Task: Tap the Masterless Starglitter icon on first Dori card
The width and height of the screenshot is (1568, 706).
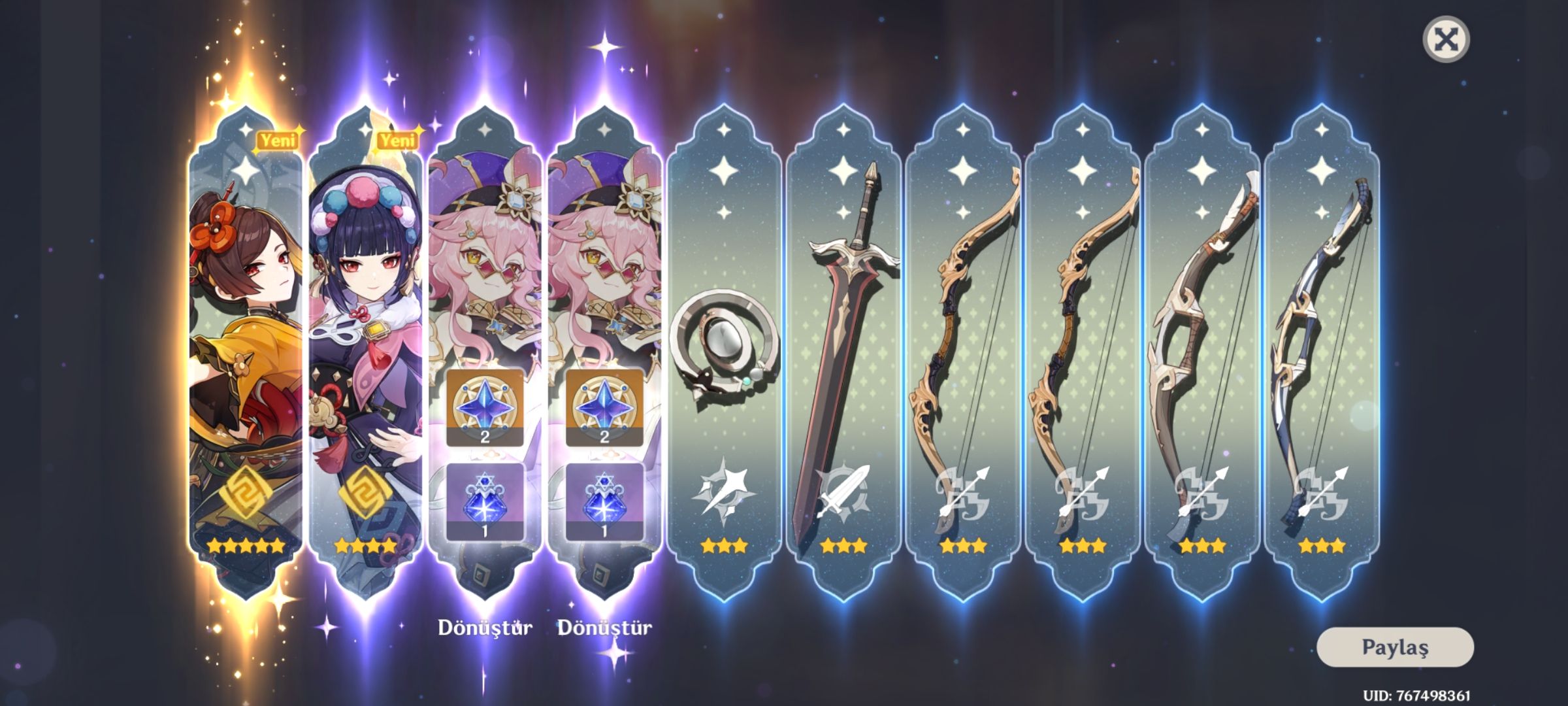Action: 485,410
